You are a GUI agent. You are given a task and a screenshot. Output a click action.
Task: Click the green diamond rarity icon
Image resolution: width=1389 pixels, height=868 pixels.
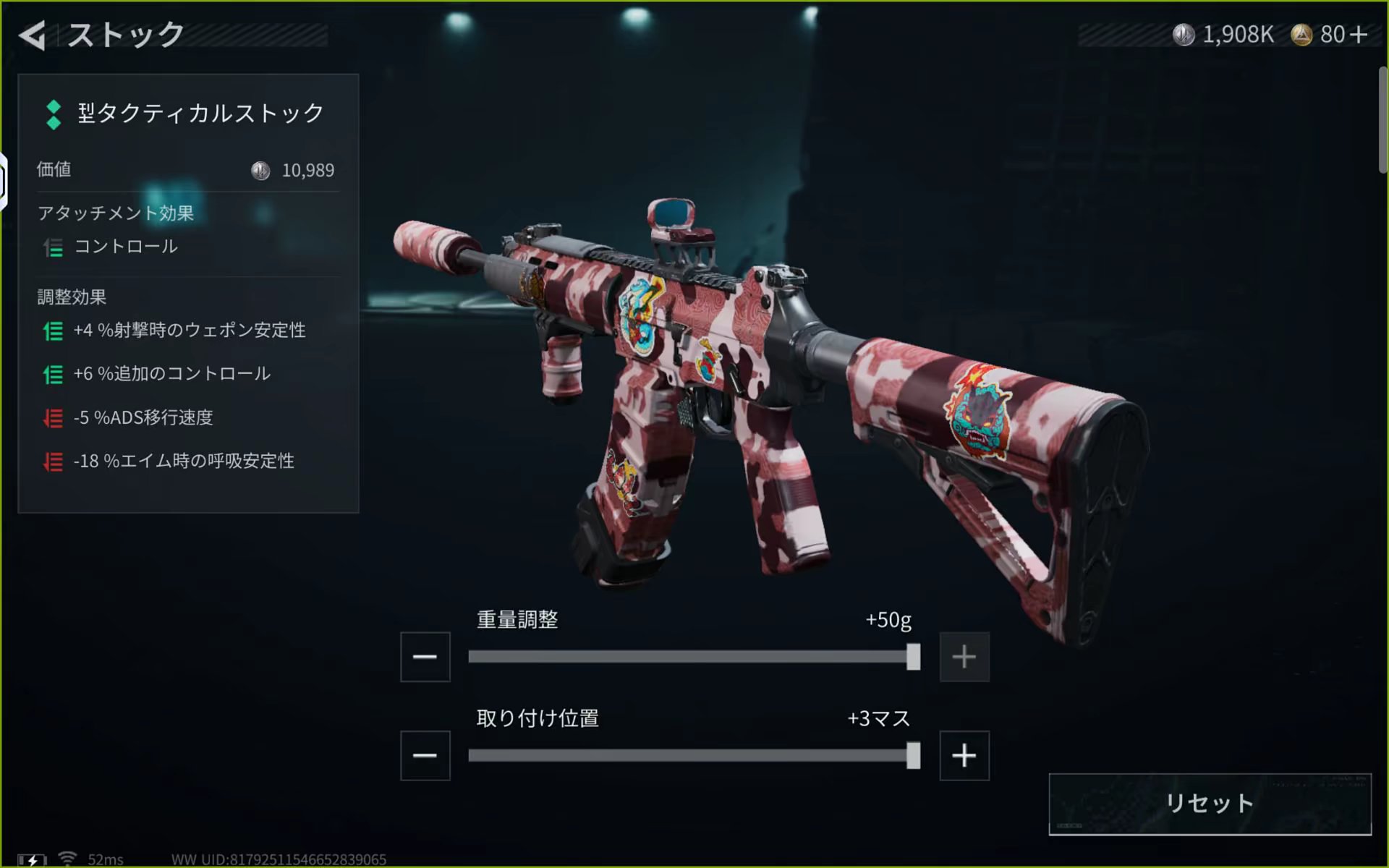[53, 114]
